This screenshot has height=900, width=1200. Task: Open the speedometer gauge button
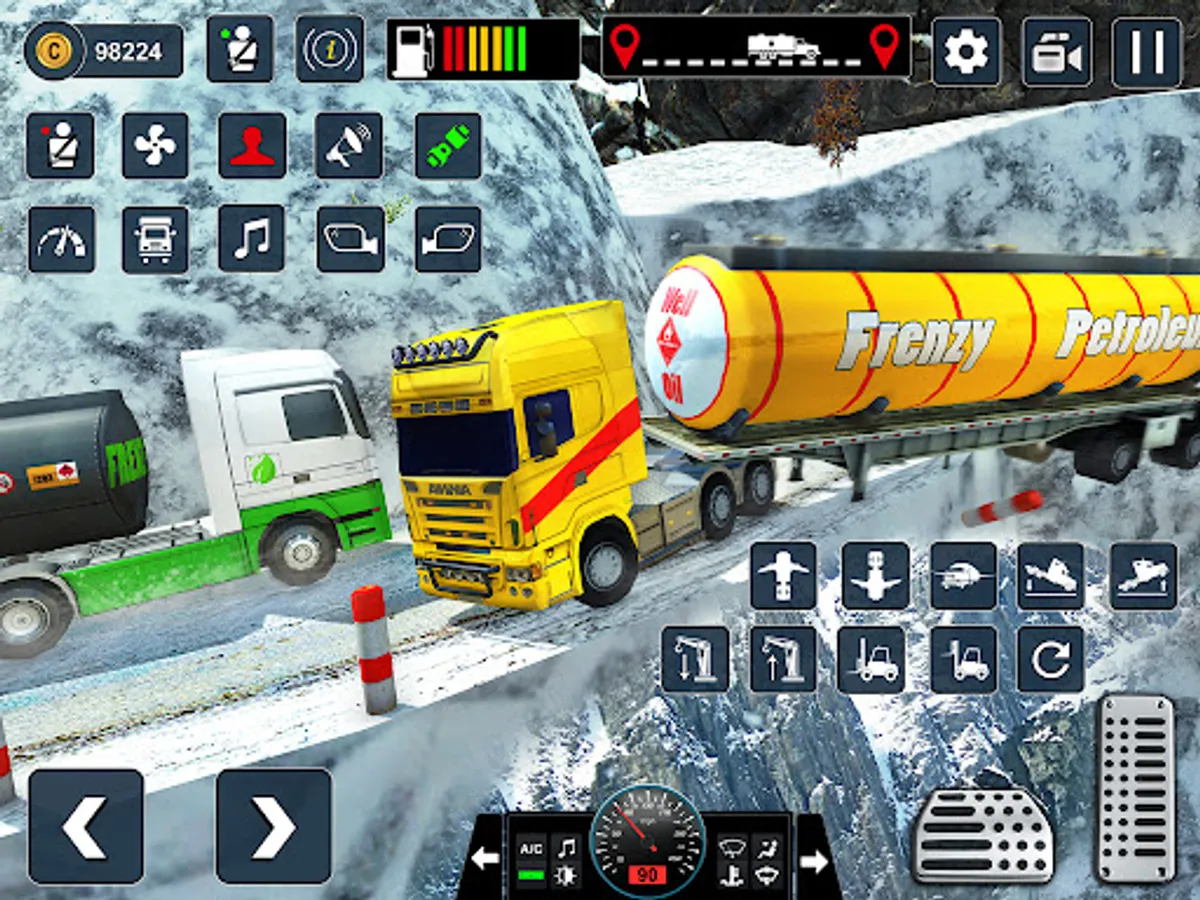(x=61, y=239)
